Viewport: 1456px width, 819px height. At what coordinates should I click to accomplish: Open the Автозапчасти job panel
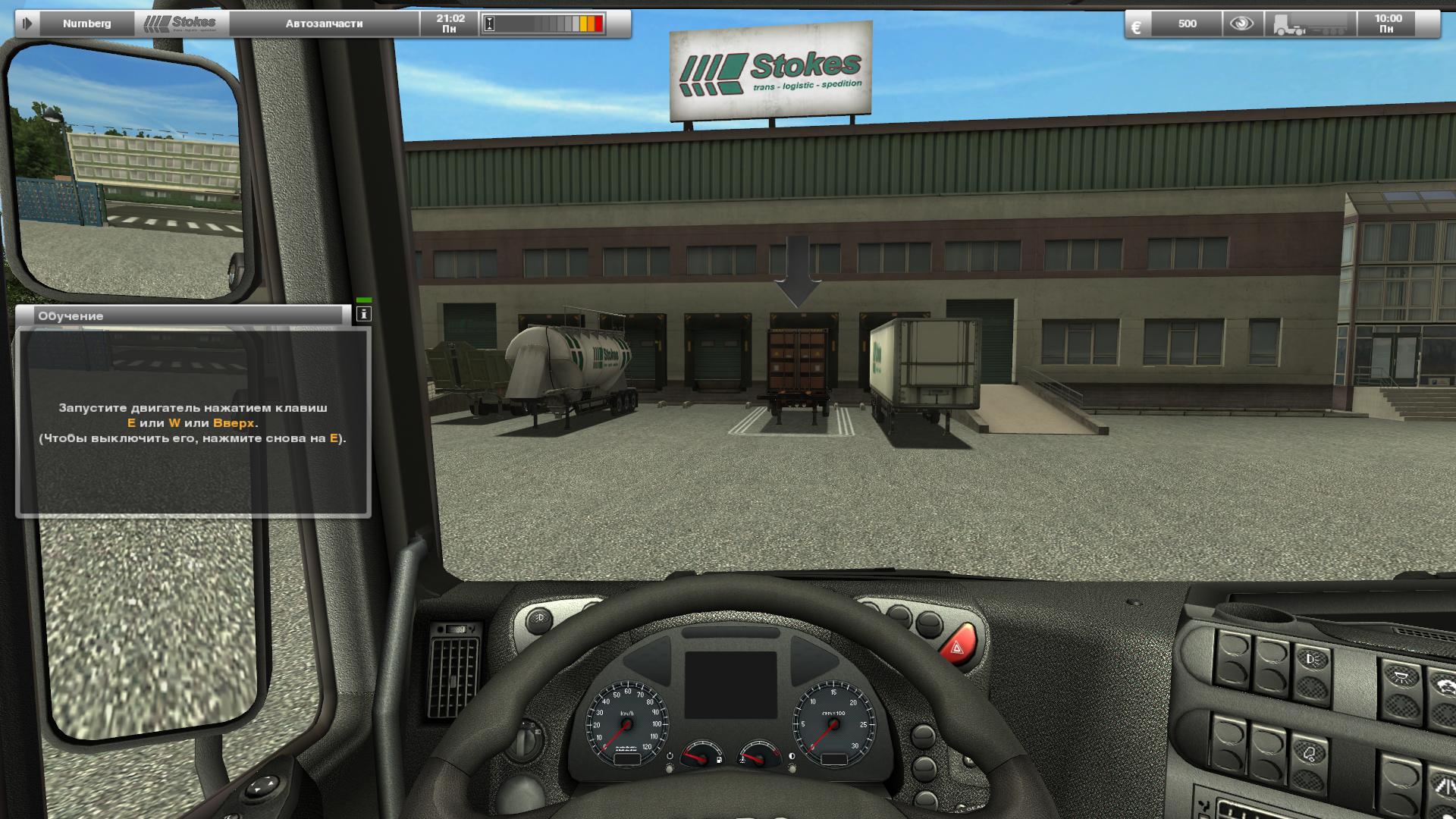[x=324, y=24]
